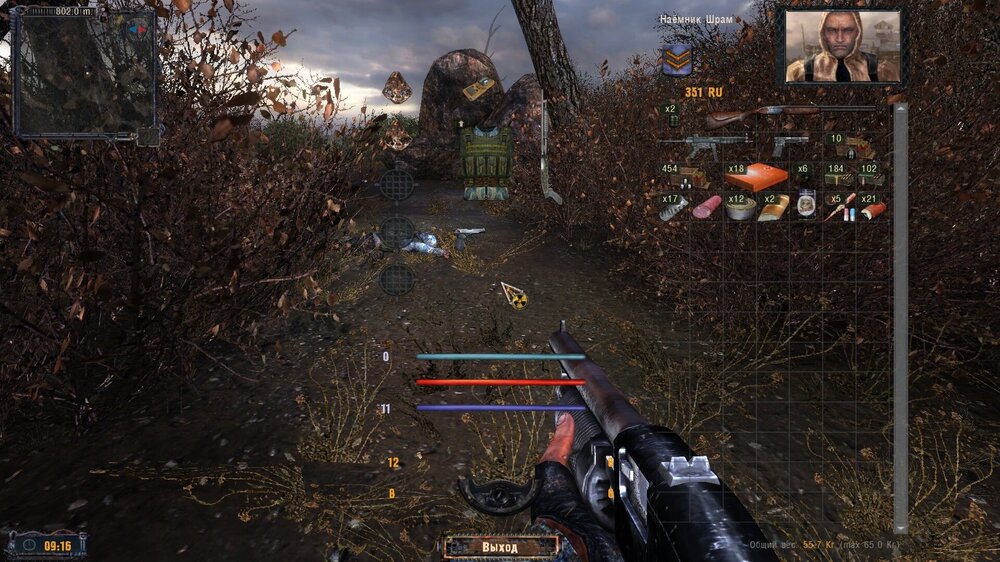Pick the grenades stack marked x2
This screenshot has height=562, width=1000.
pos(672,117)
